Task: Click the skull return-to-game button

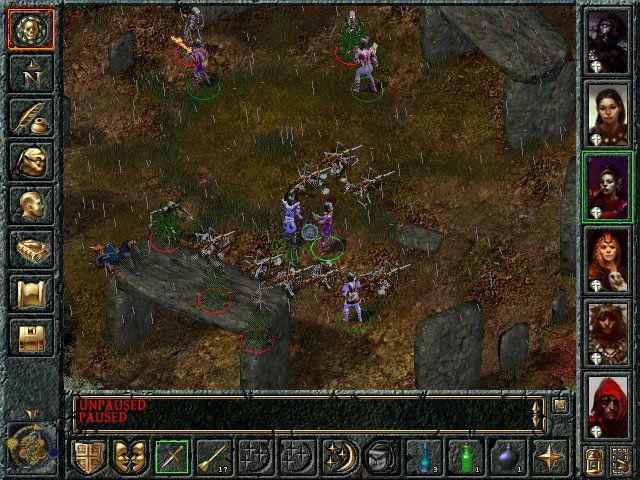Action: (x=30, y=29)
